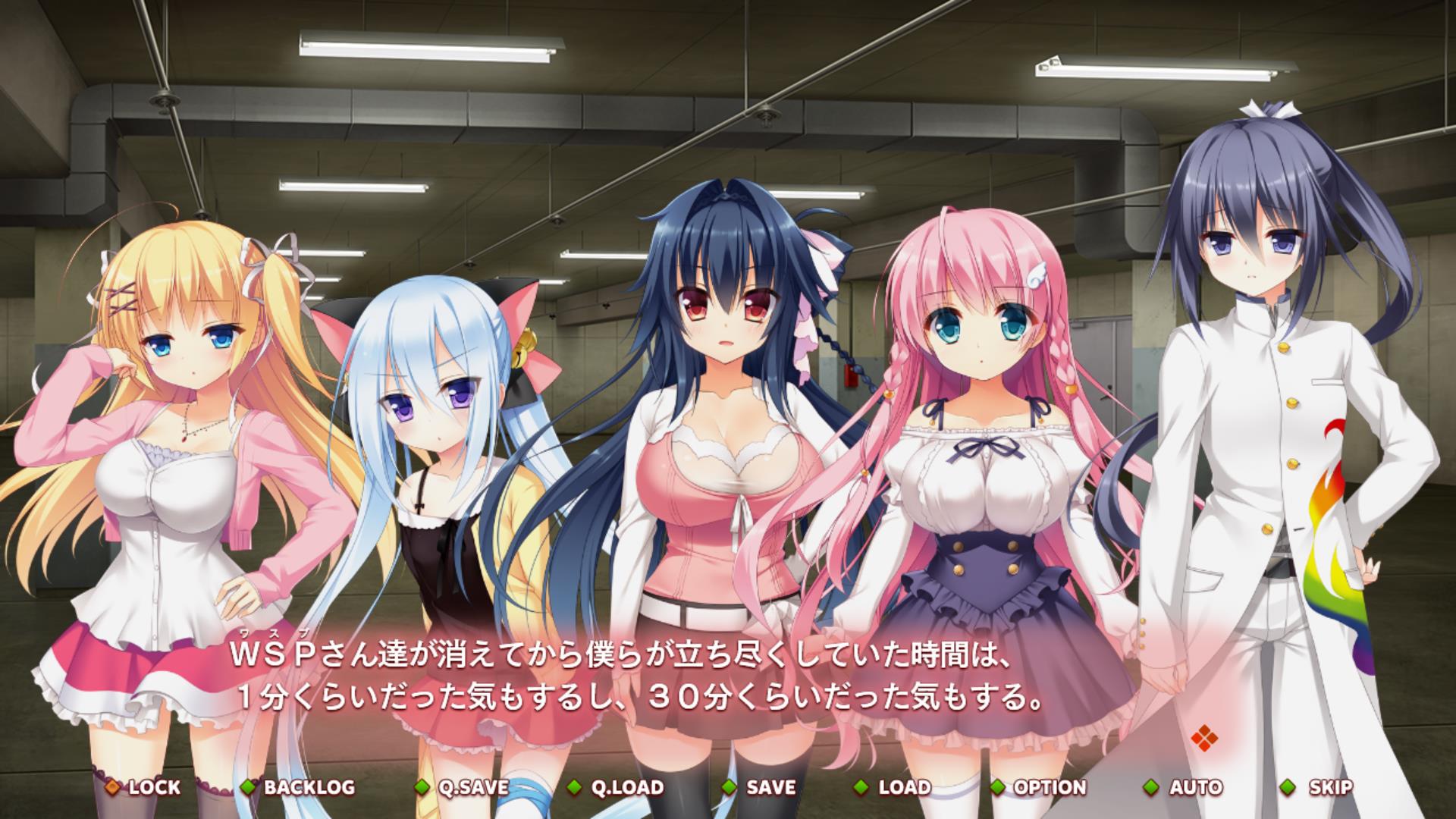
Task: Quick save with Q.SAVE
Action: coord(463,787)
